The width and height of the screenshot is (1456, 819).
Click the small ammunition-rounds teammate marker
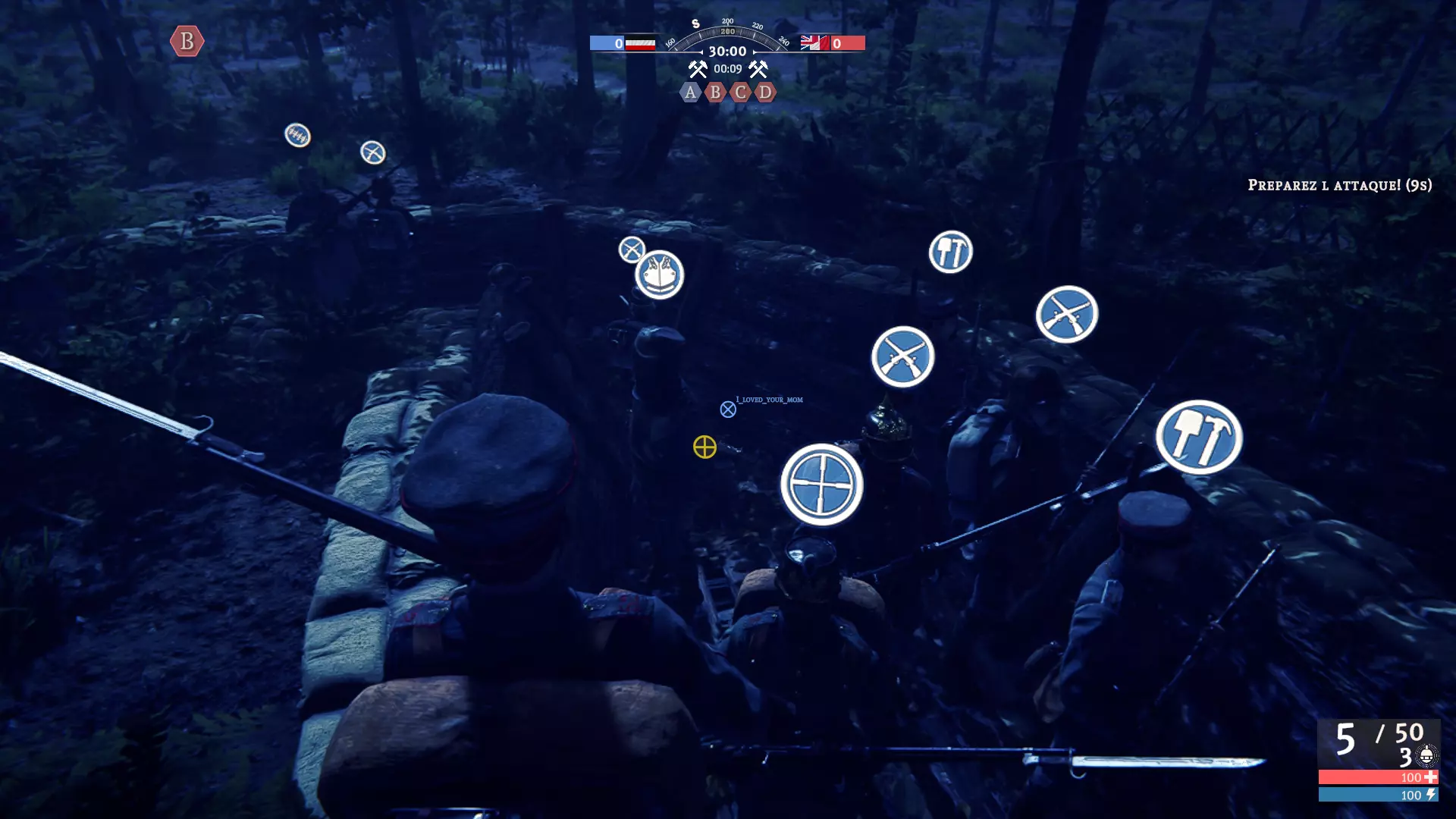297,135
